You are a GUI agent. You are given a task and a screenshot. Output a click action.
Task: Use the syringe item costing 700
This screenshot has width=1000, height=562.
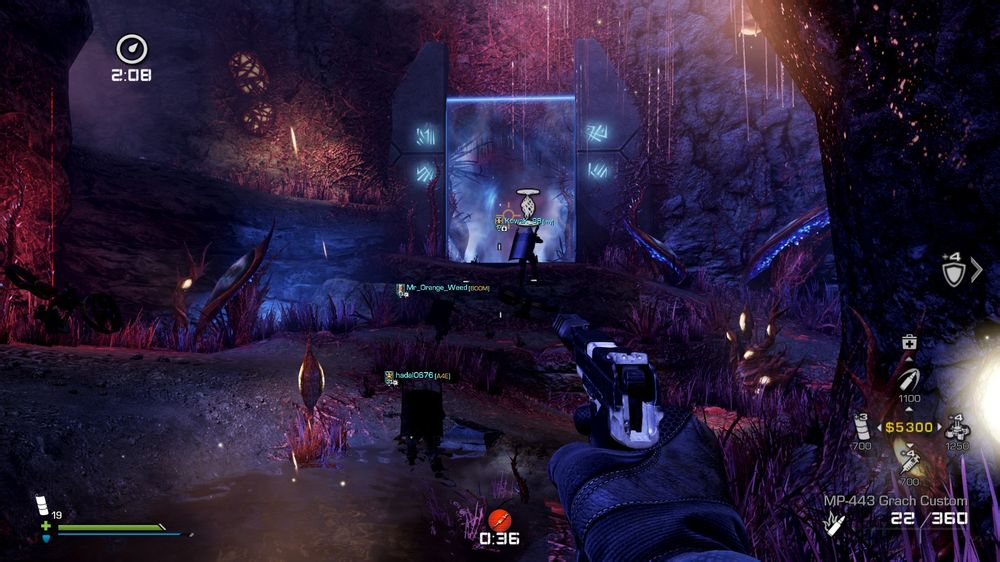(x=910, y=461)
